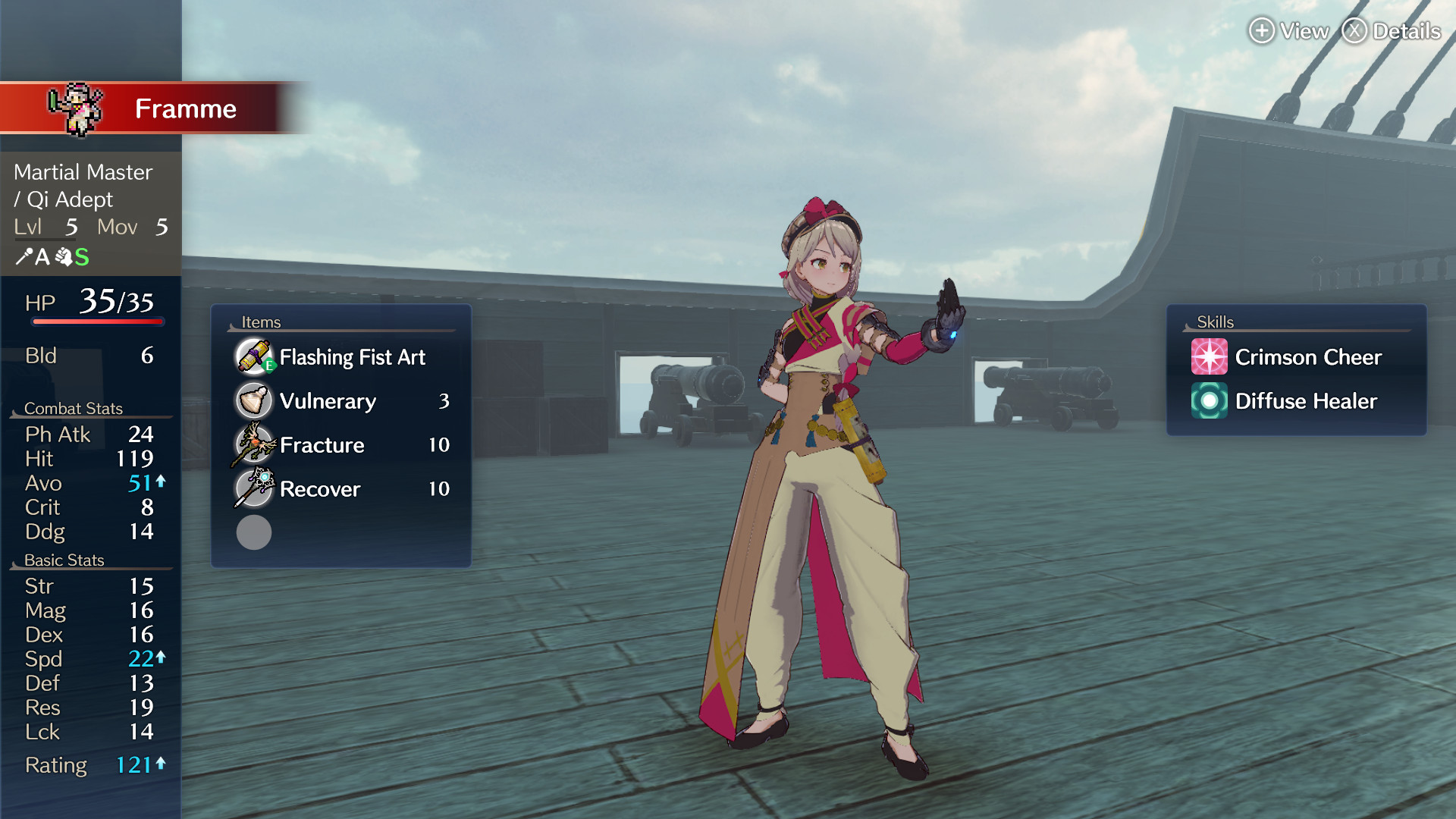Click the Vulnerary flask icon
The height and width of the screenshot is (819, 1456).
253,400
